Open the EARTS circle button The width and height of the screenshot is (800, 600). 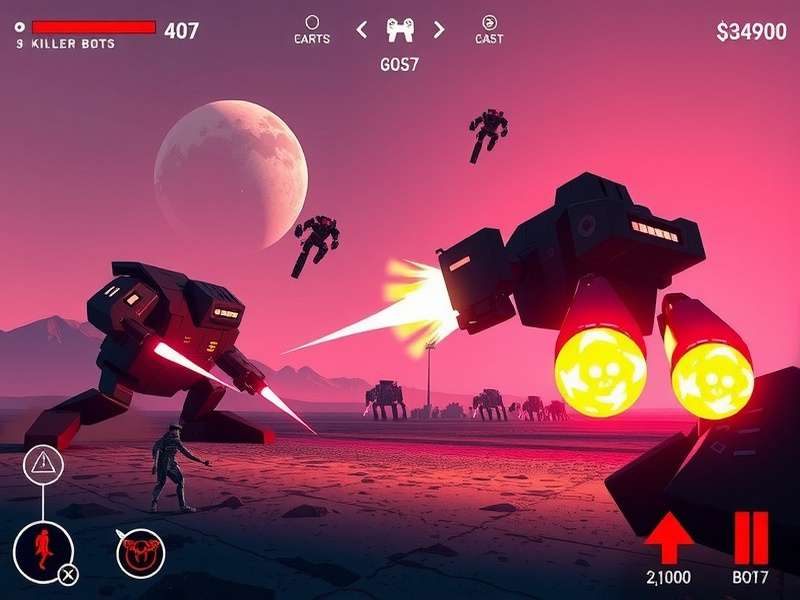312,23
